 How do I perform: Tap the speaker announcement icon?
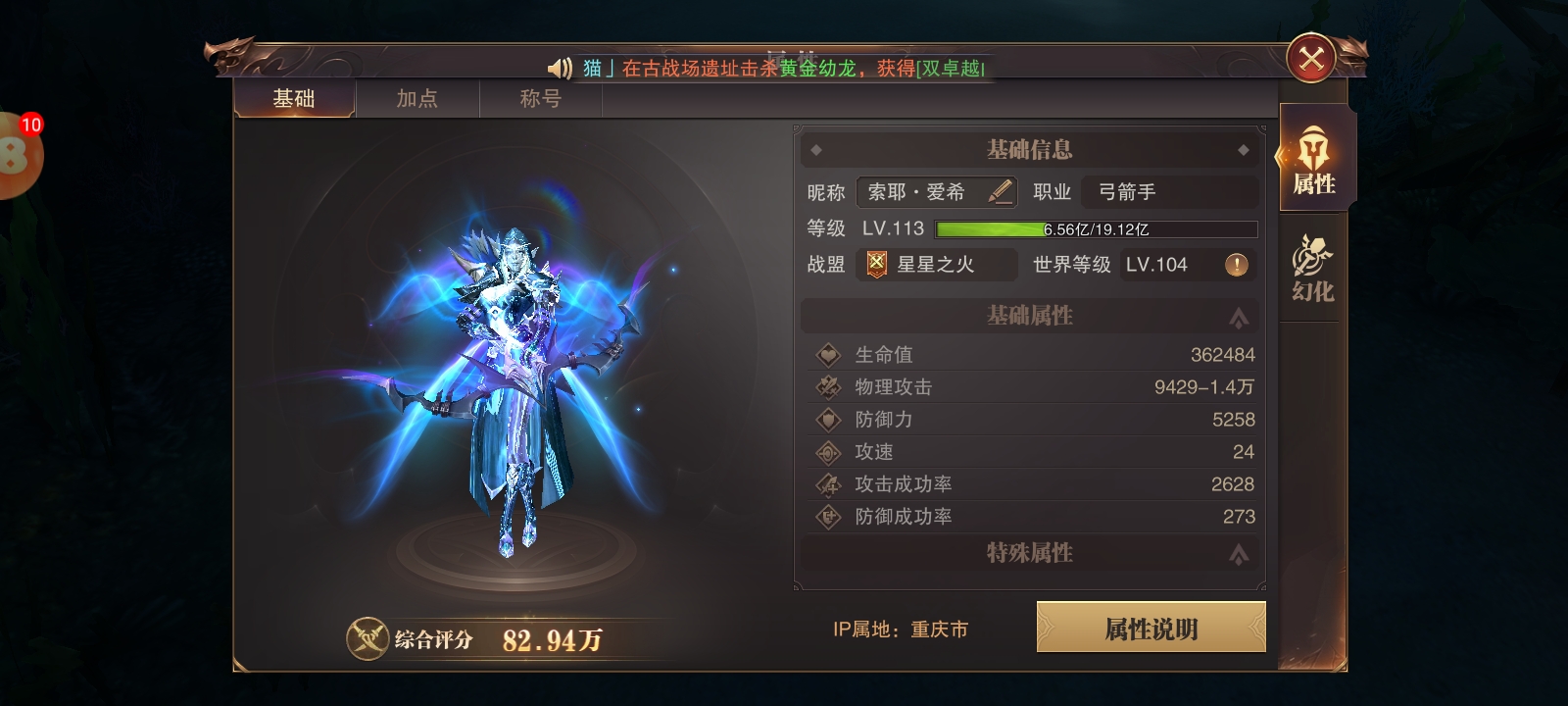click(560, 68)
